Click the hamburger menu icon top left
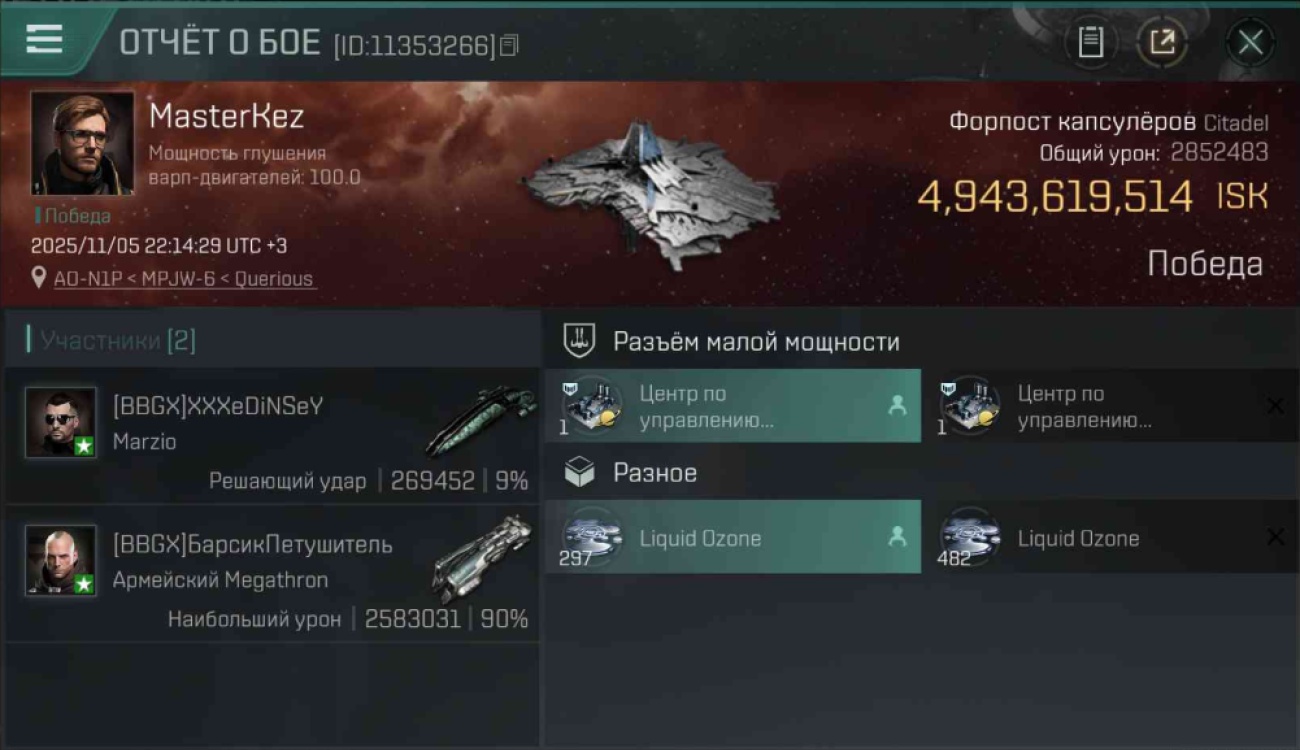This screenshot has width=1300, height=750. [40, 39]
